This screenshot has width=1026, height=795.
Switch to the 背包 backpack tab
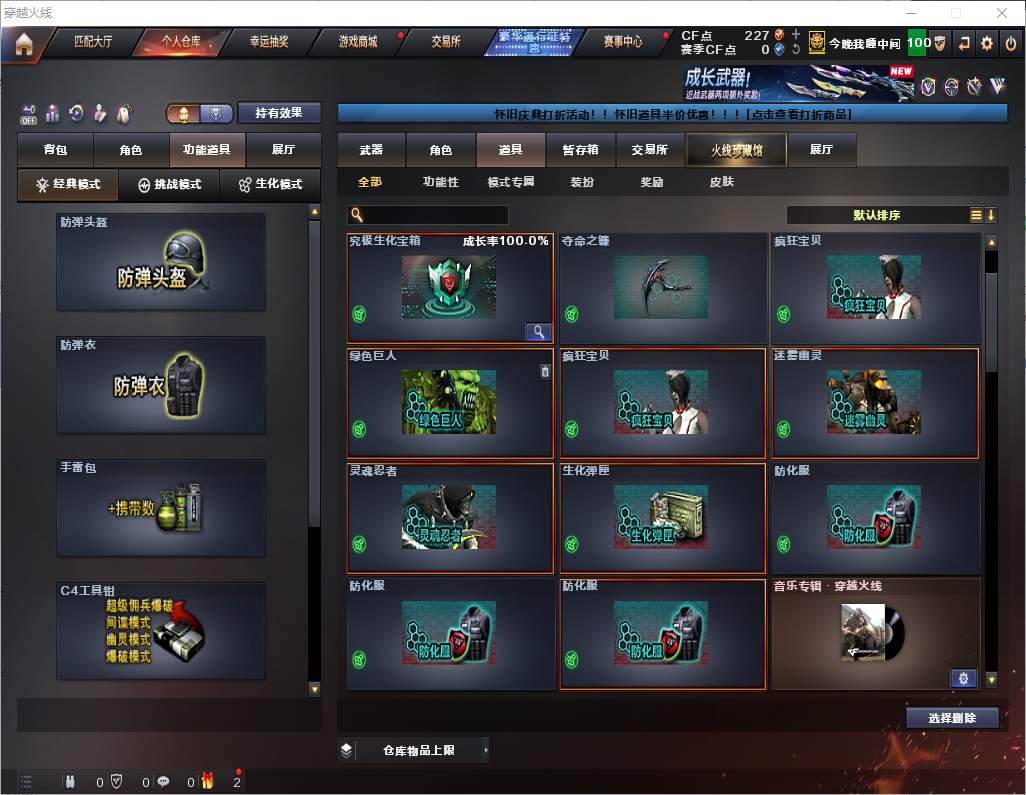[55, 150]
